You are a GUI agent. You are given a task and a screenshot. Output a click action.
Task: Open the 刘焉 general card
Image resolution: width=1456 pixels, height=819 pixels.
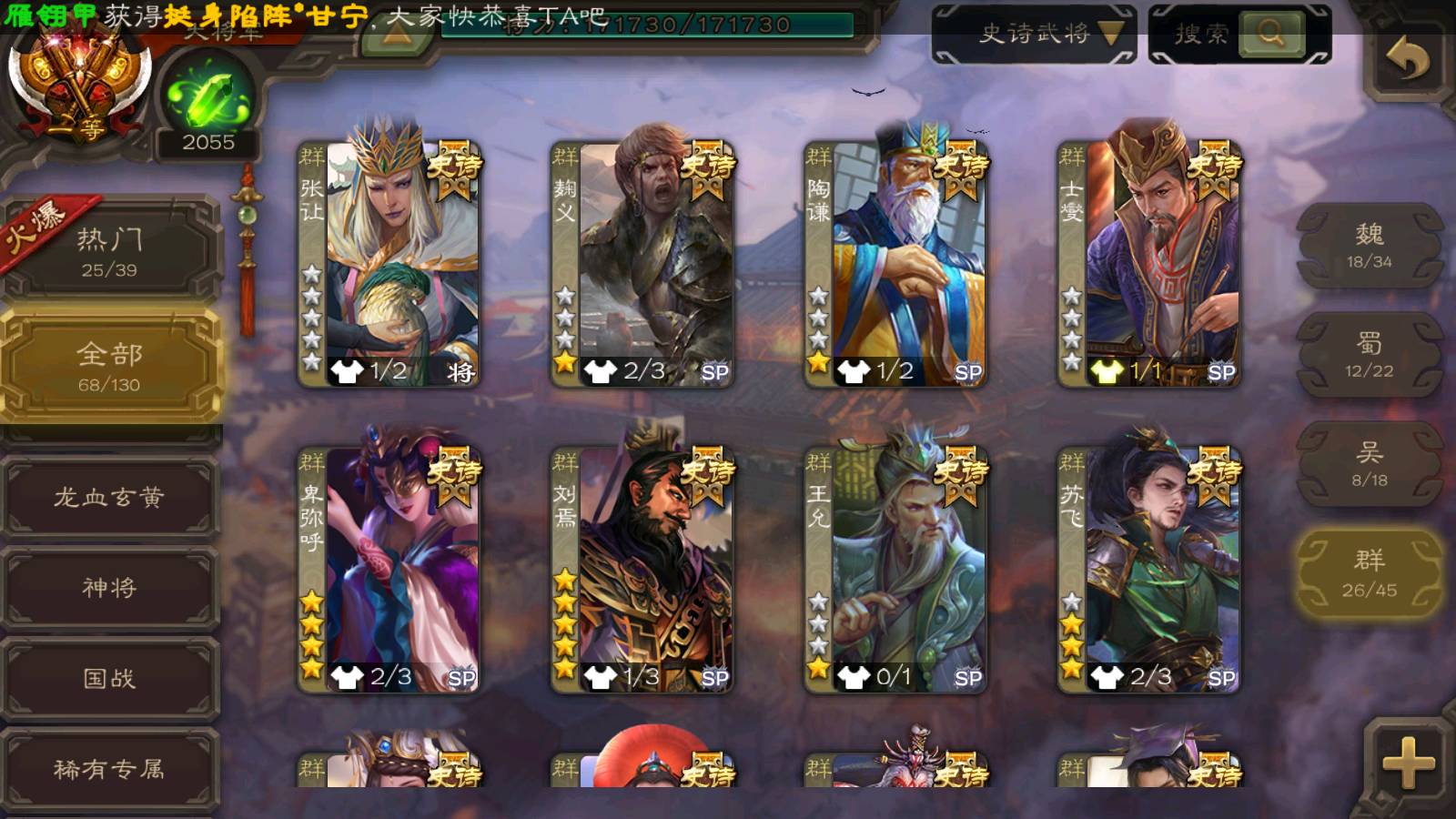pyautogui.click(x=642, y=570)
